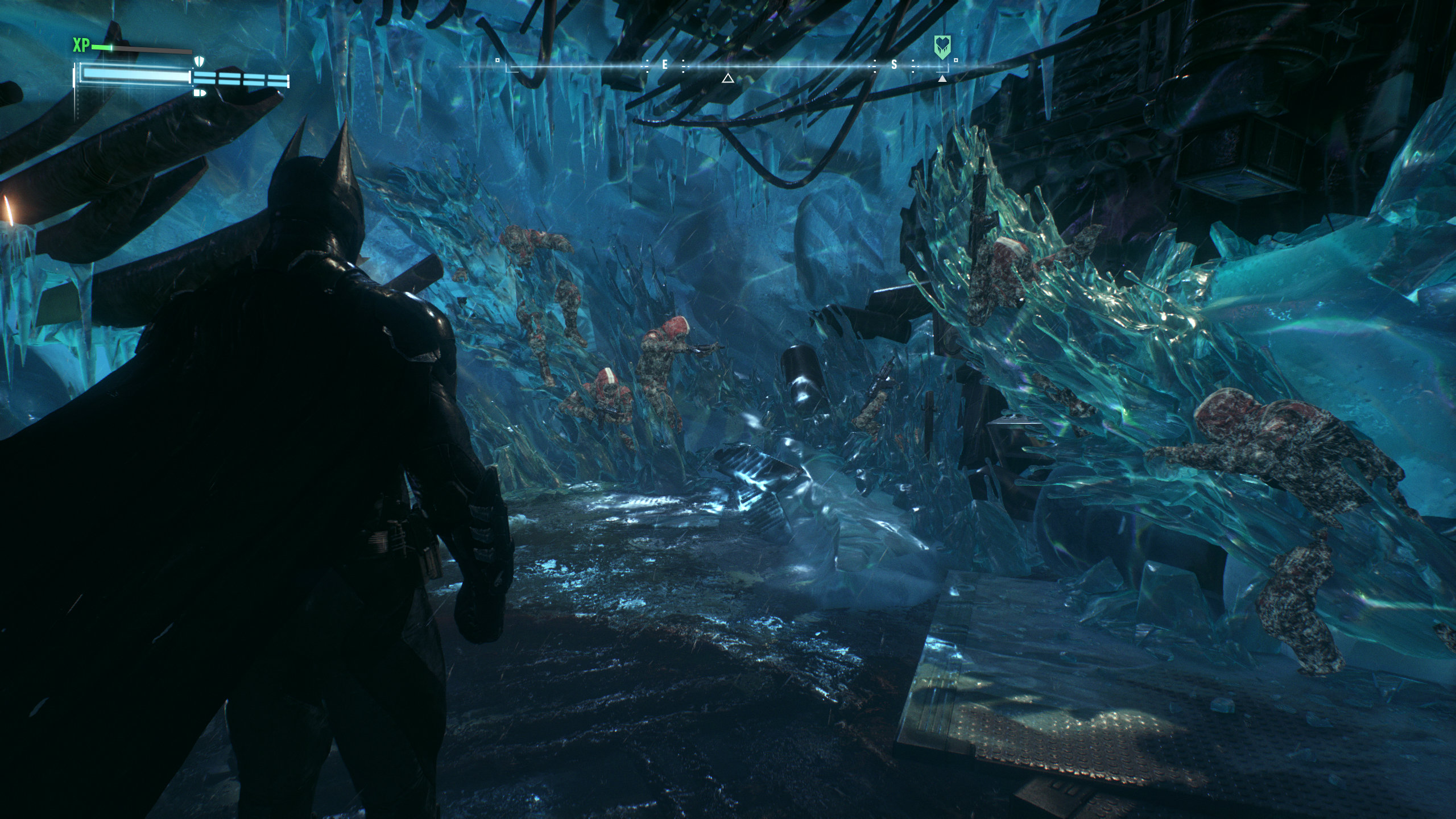This screenshot has width=1456, height=819.
Task: Click the armor shield icon above the health bar
Action: (198, 61)
